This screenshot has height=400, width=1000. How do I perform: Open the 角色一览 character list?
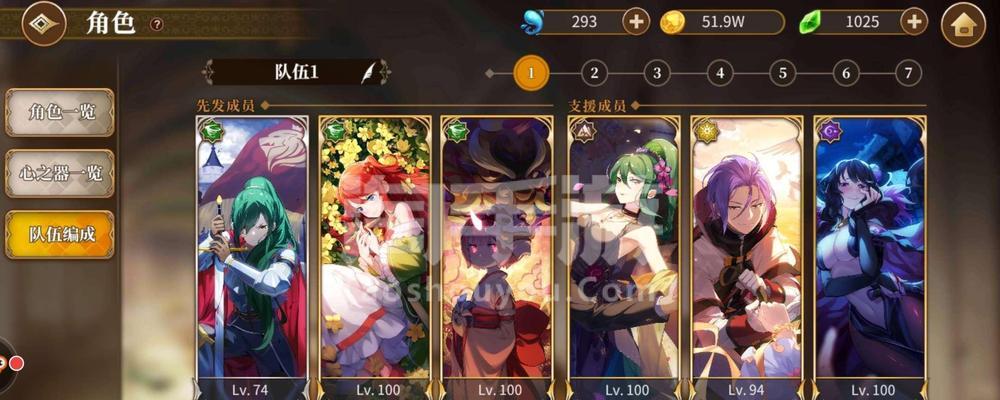pos(60,112)
